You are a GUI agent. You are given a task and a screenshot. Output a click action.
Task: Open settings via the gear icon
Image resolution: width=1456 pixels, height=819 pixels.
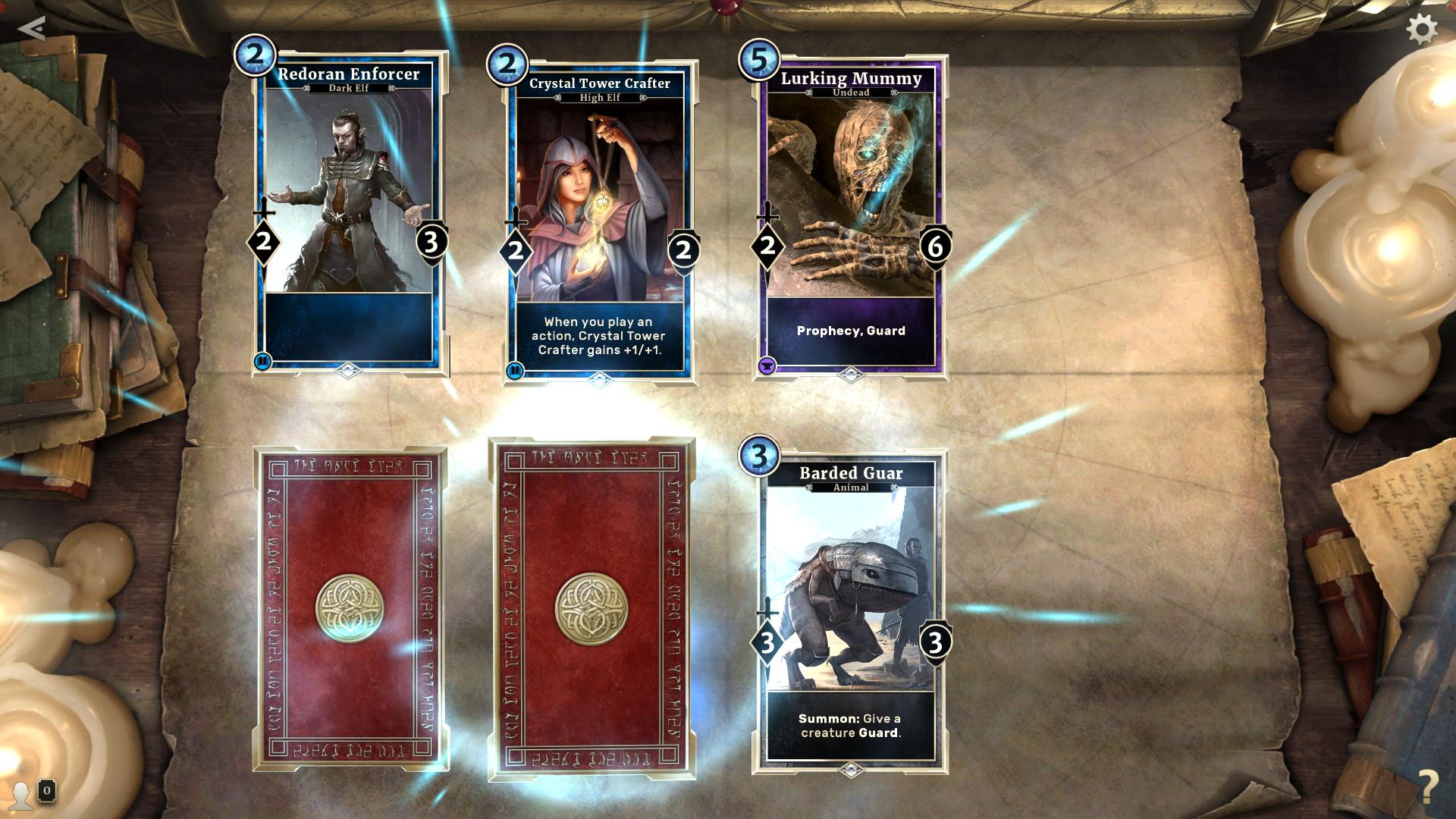click(1421, 30)
